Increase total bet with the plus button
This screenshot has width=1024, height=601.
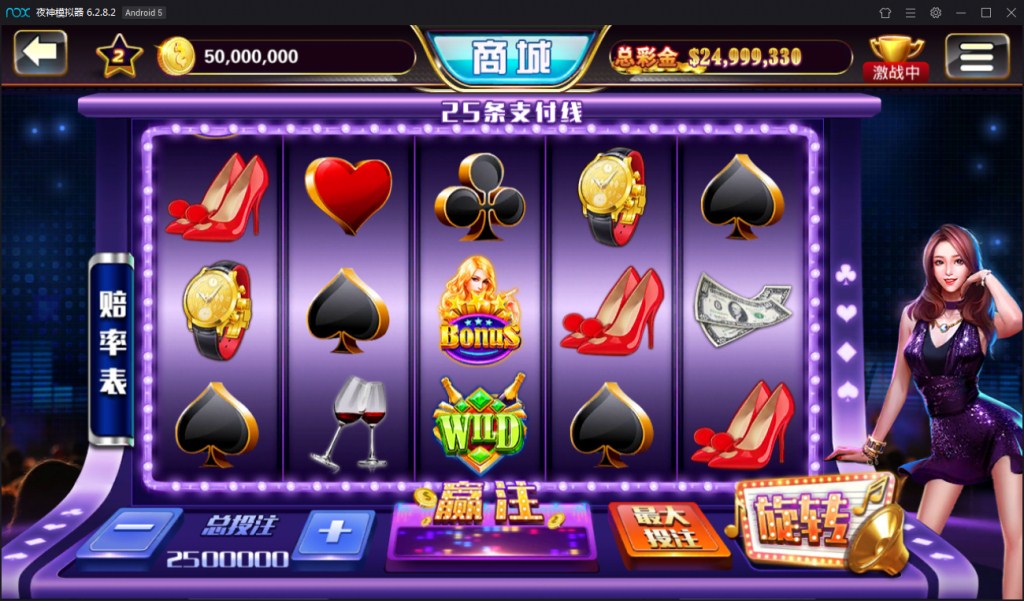point(334,531)
